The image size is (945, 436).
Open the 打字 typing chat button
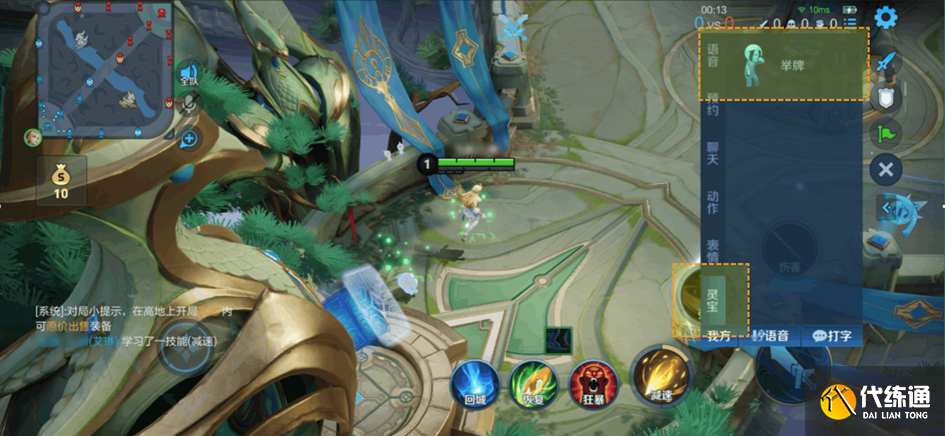(x=832, y=336)
